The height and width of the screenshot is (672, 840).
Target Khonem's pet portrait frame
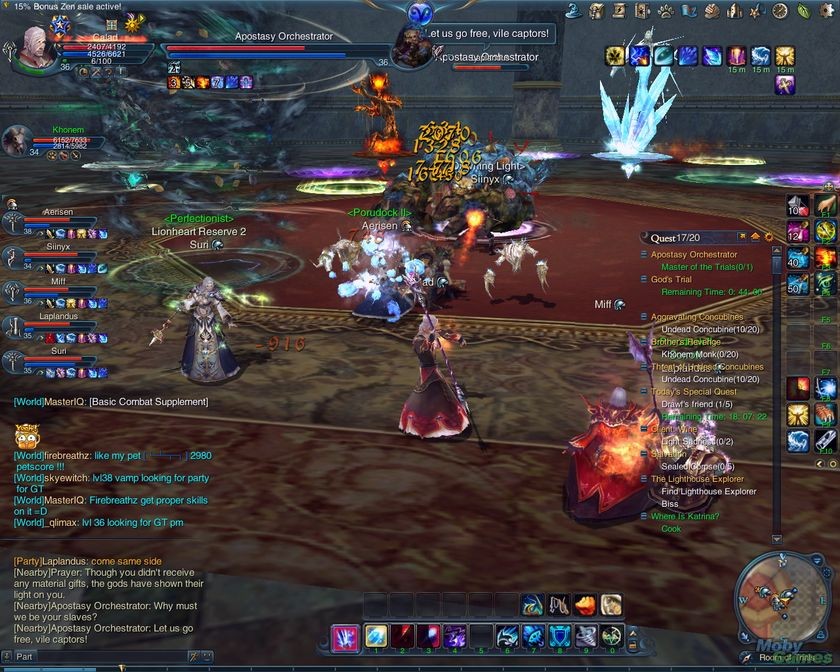(x=17, y=141)
